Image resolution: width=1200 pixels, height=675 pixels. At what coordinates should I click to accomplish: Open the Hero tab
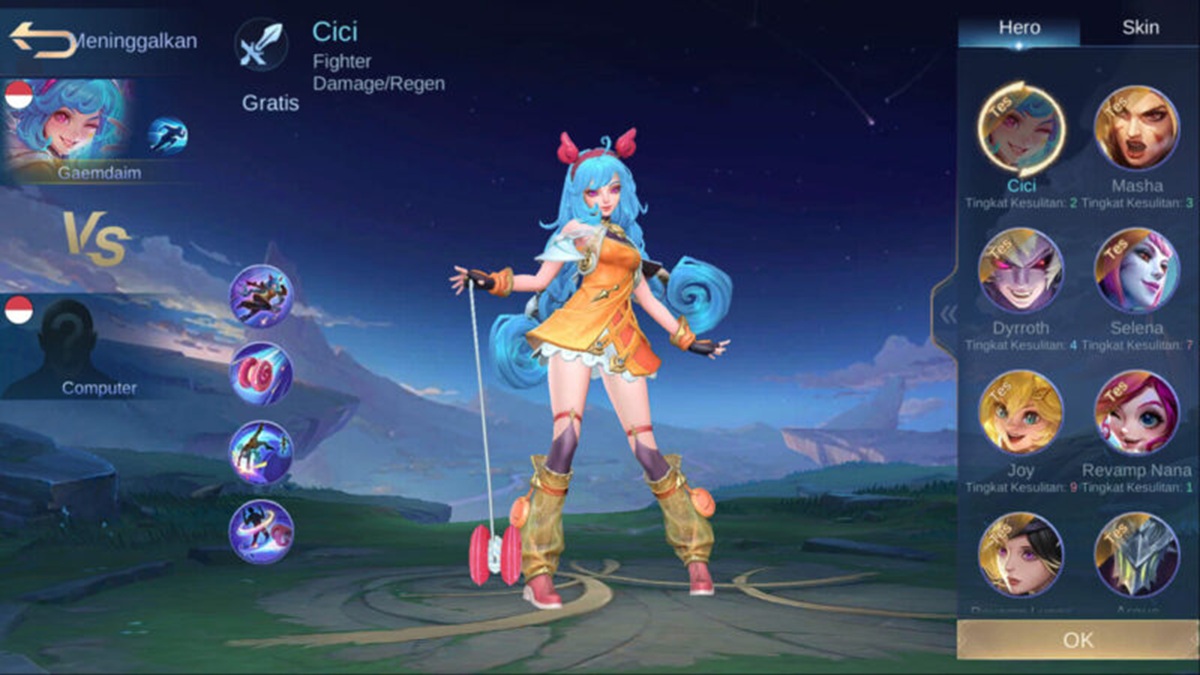coord(1018,27)
